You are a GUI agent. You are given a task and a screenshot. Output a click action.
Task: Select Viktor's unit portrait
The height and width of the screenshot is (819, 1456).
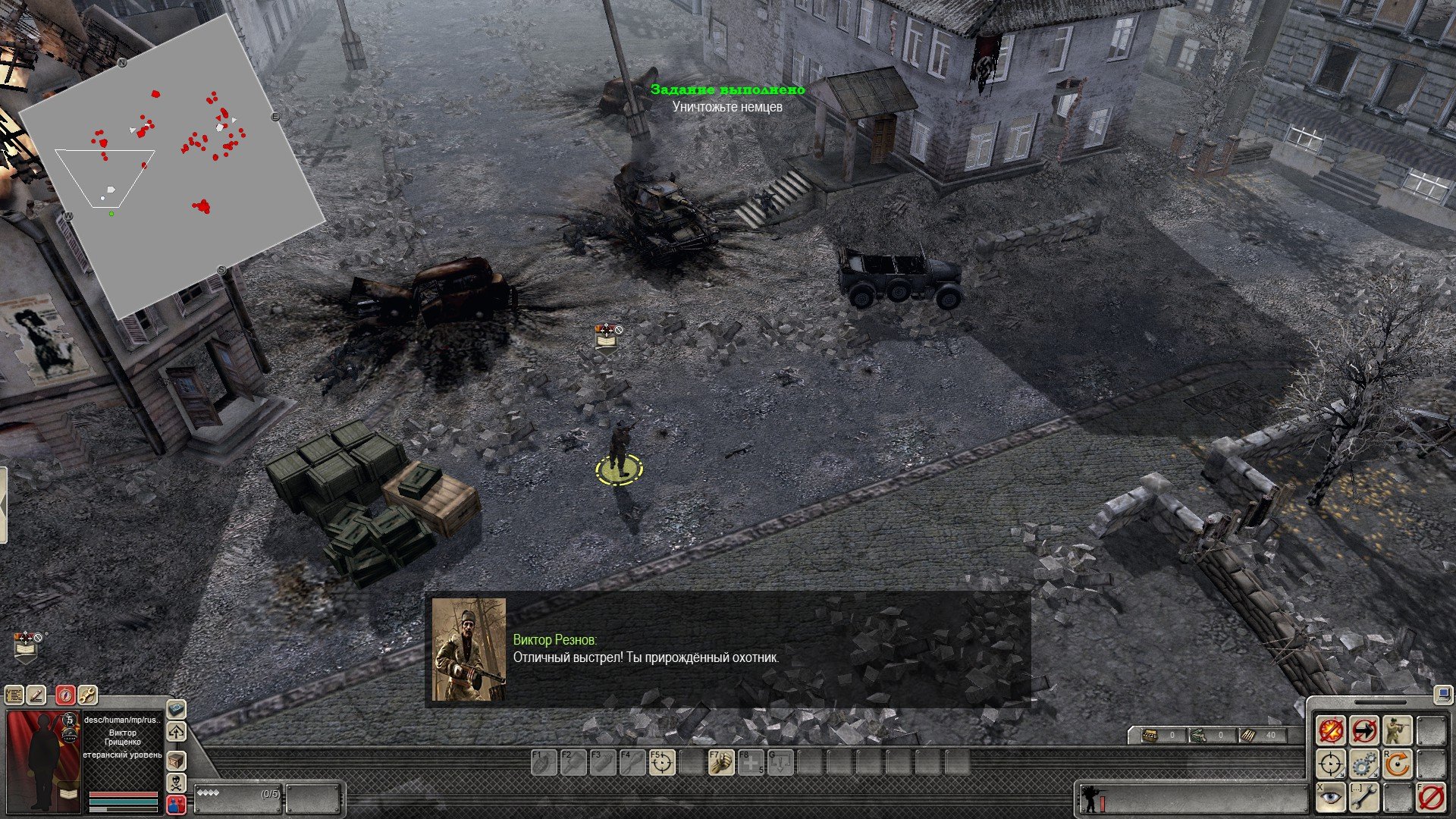click(x=43, y=762)
